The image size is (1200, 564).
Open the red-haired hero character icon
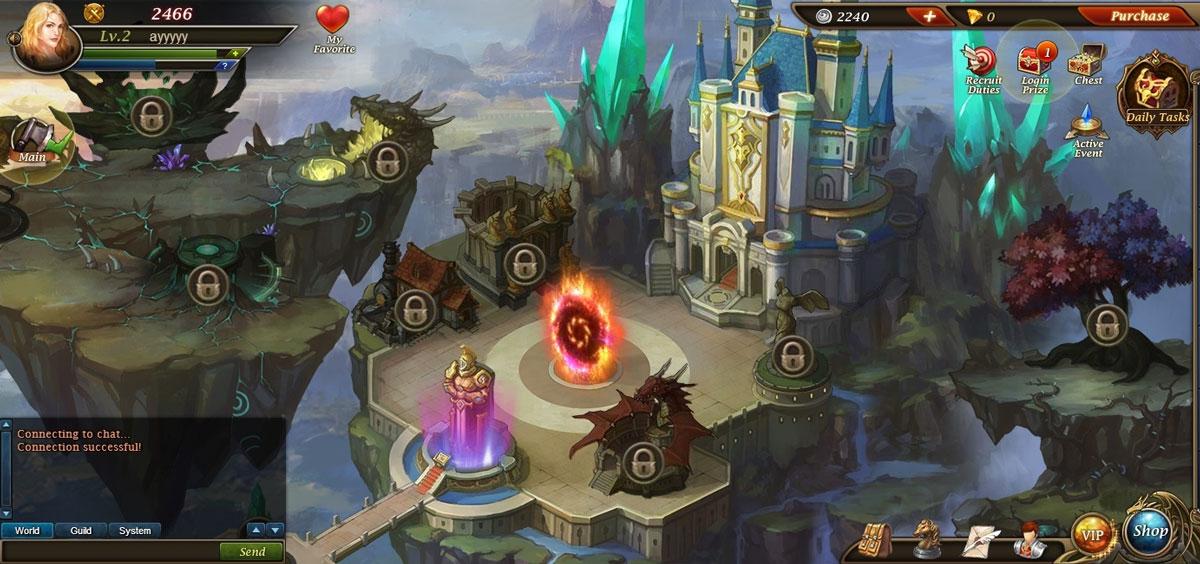(x=1028, y=539)
